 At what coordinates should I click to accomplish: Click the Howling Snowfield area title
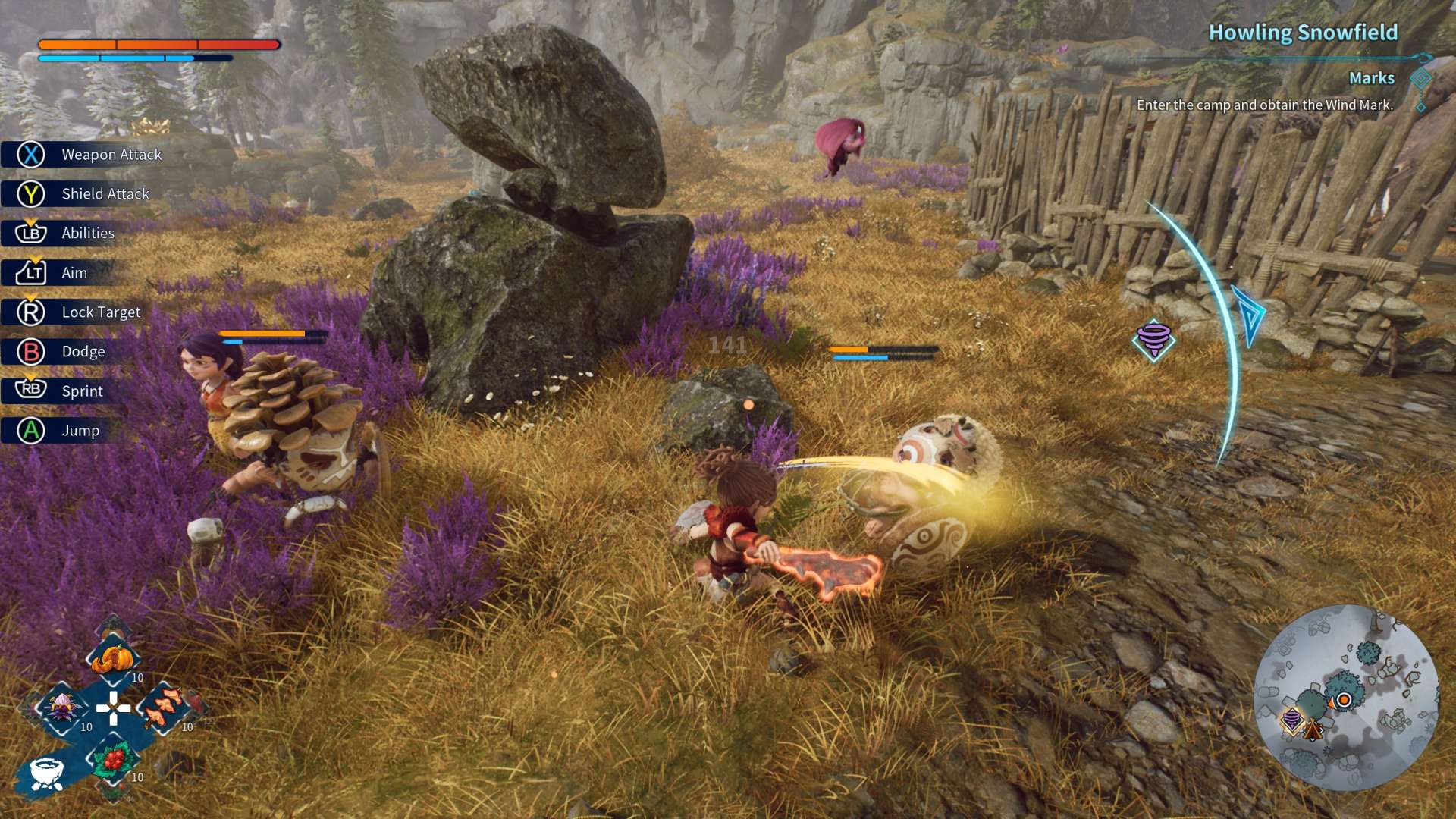[1302, 33]
